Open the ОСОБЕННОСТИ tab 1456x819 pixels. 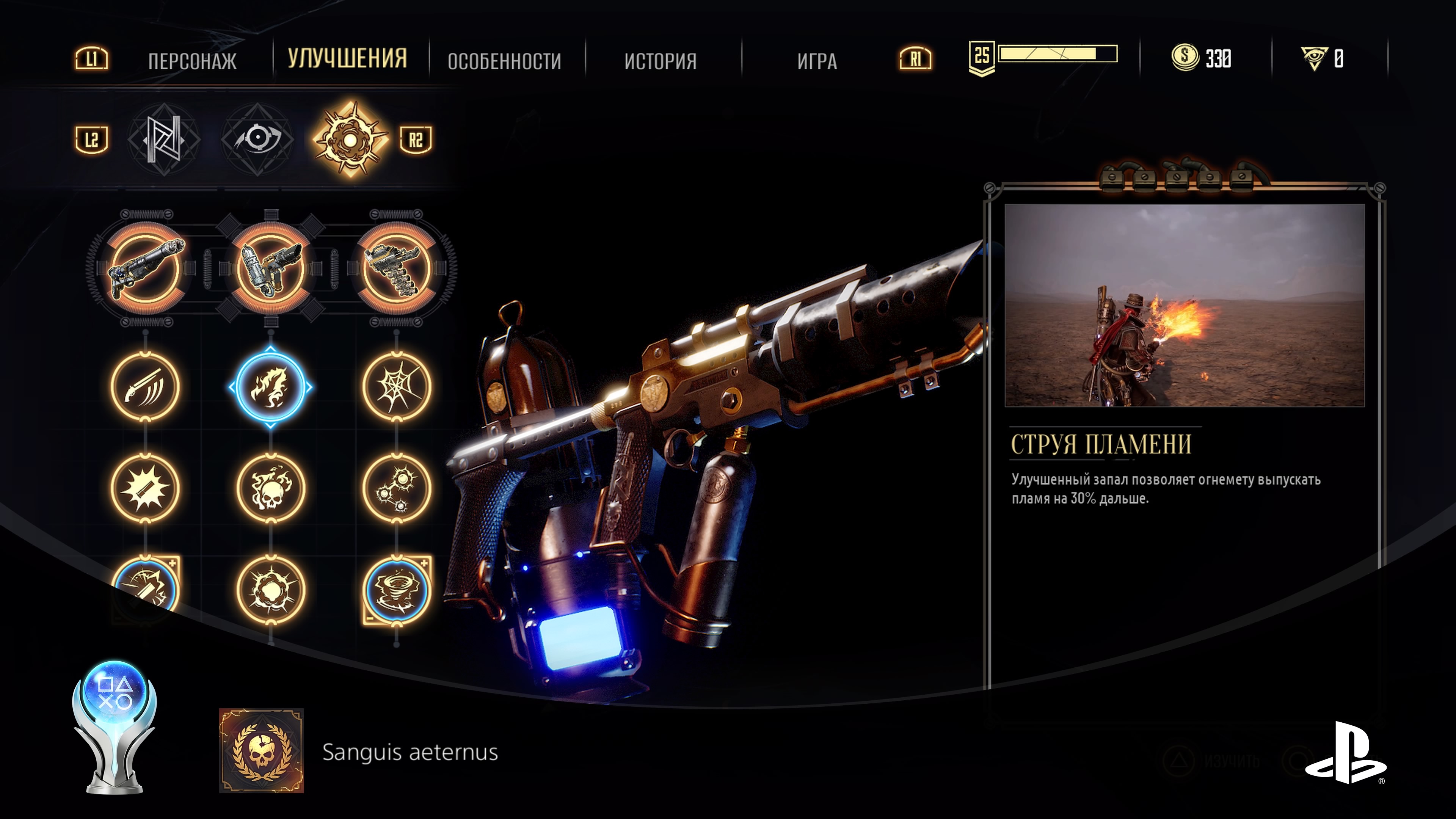tap(504, 61)
